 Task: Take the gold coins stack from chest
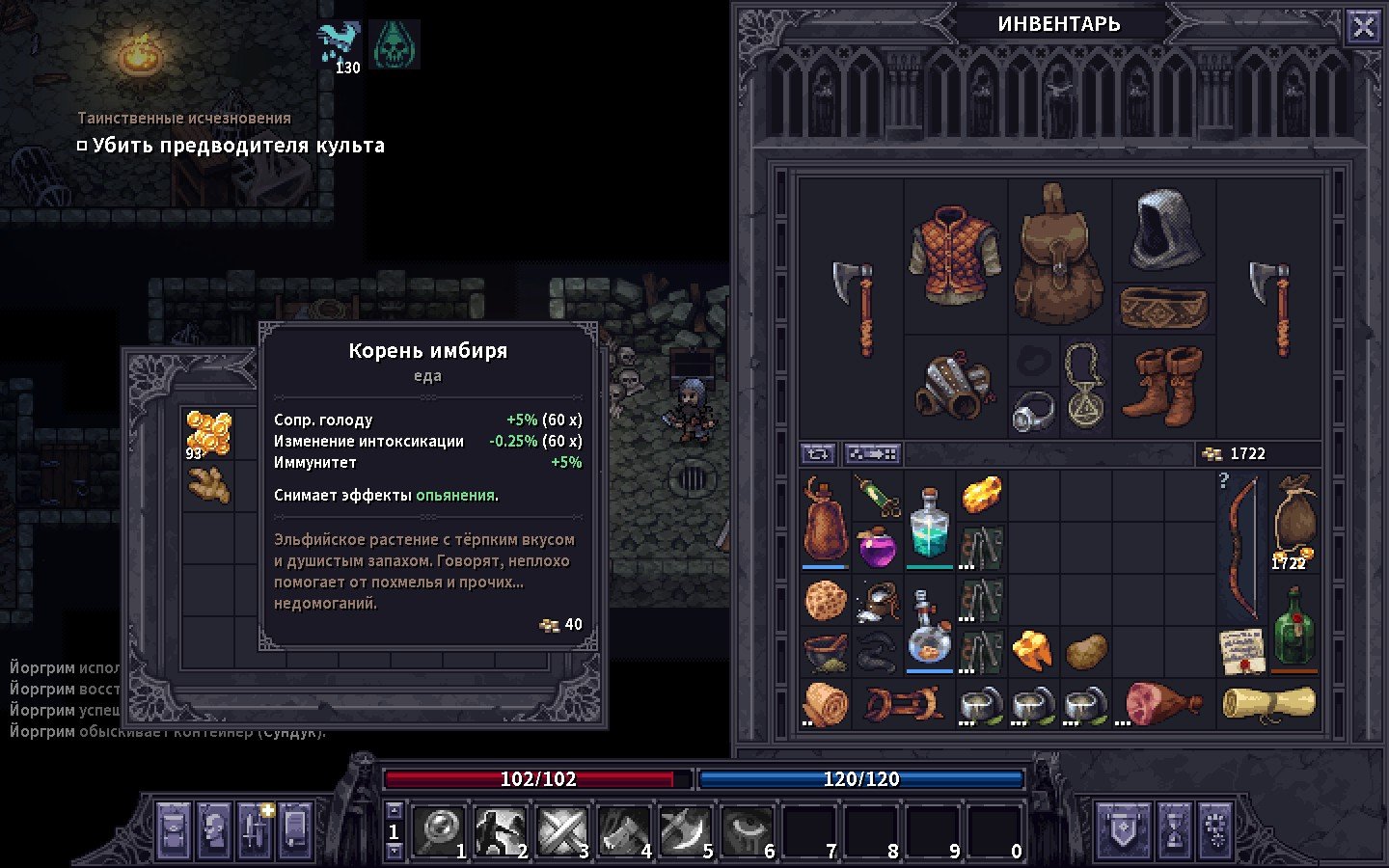[x=208, y=433]
